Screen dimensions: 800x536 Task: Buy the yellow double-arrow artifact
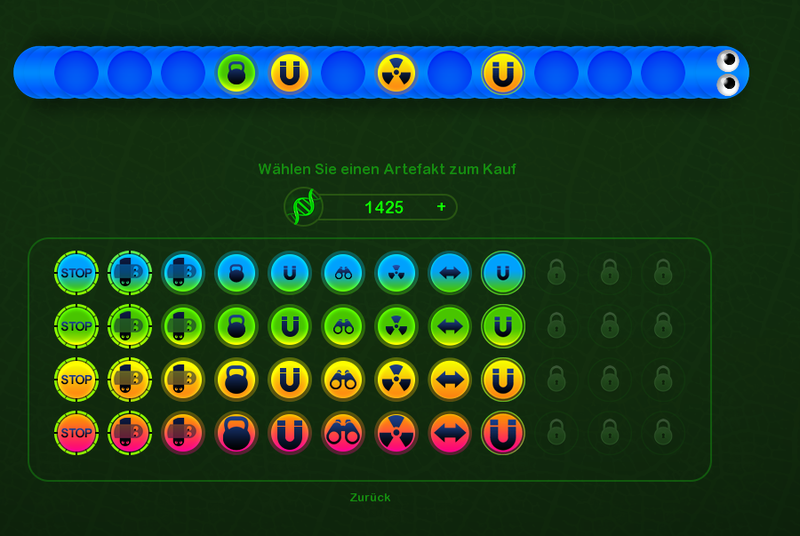pyautogui.click(x=450, y=380)
